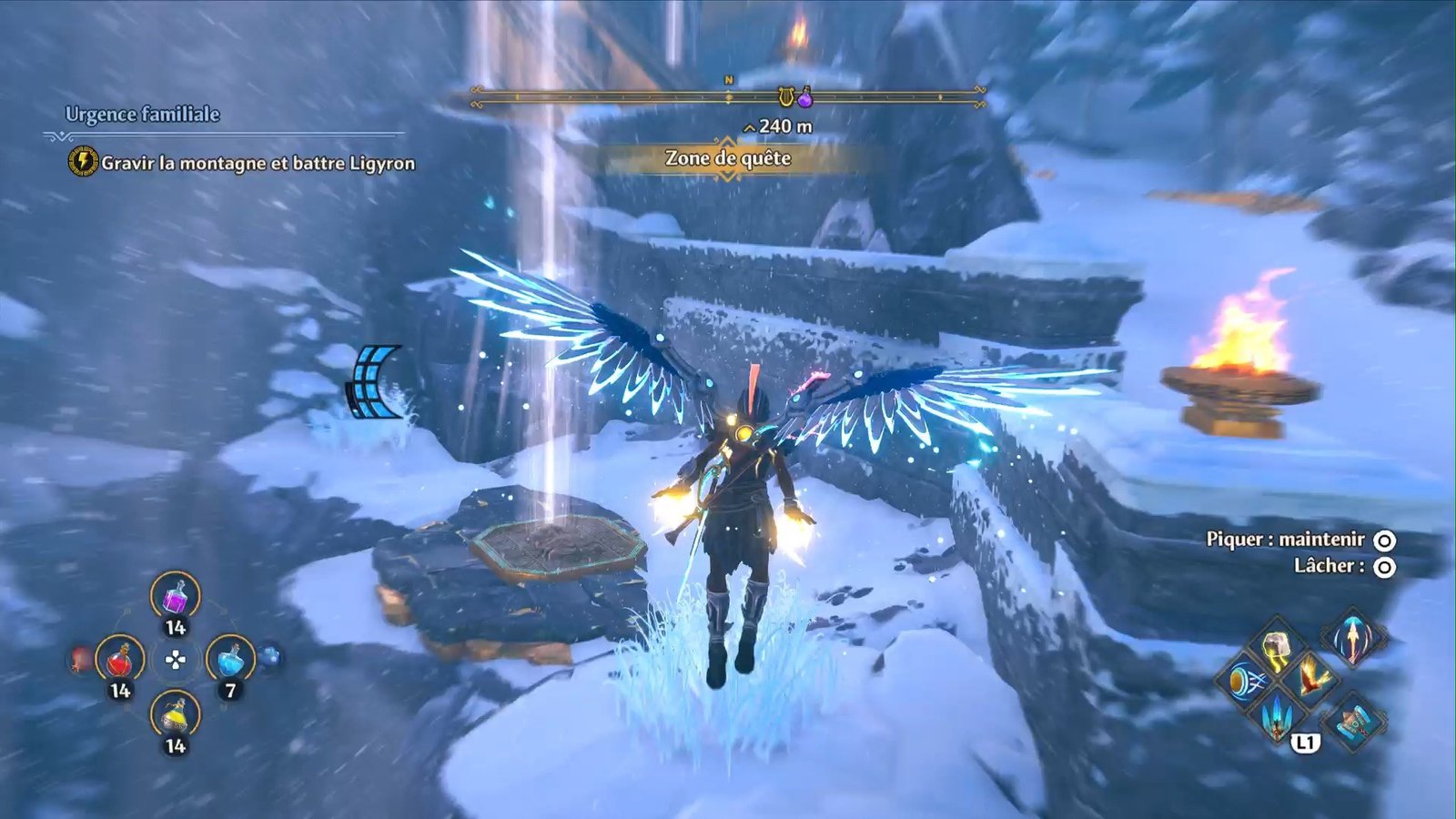The image size is (1456, 819).
Task: Select the golden arrow ability icon
Action: 1353,639
